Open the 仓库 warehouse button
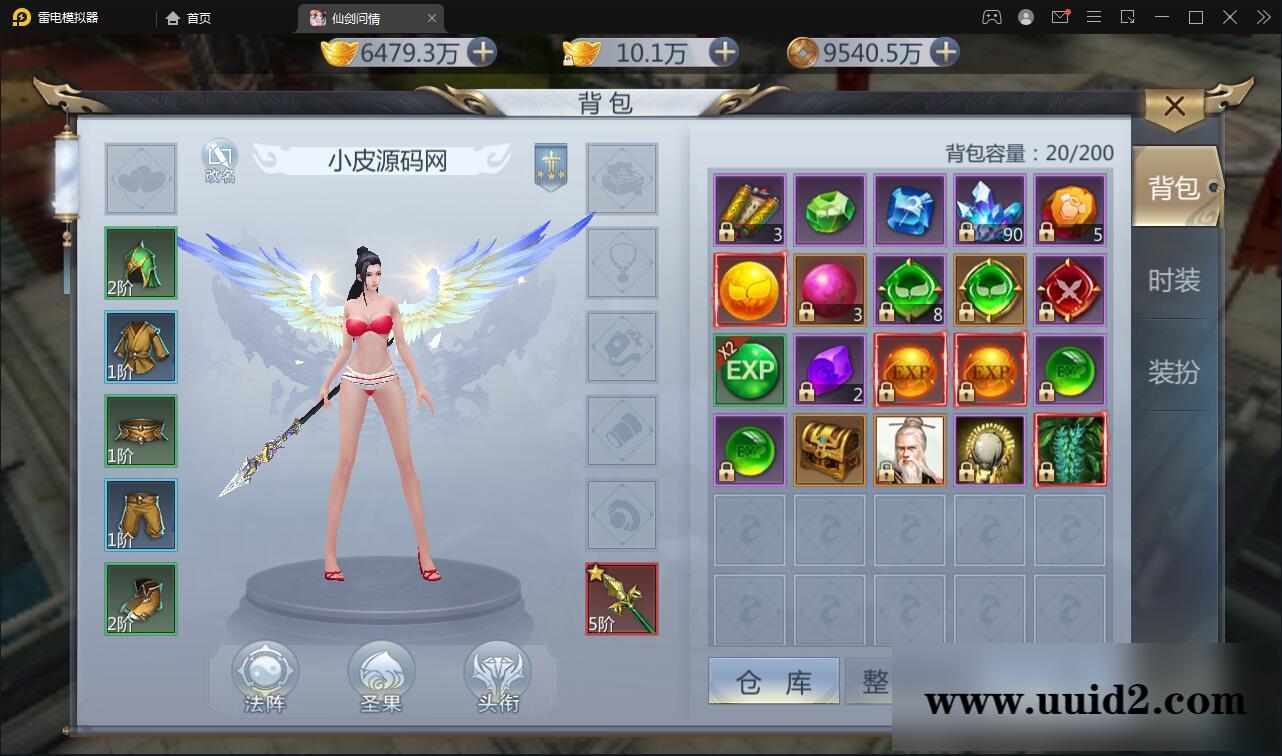 pyautogui.click(x=773, y=680)
